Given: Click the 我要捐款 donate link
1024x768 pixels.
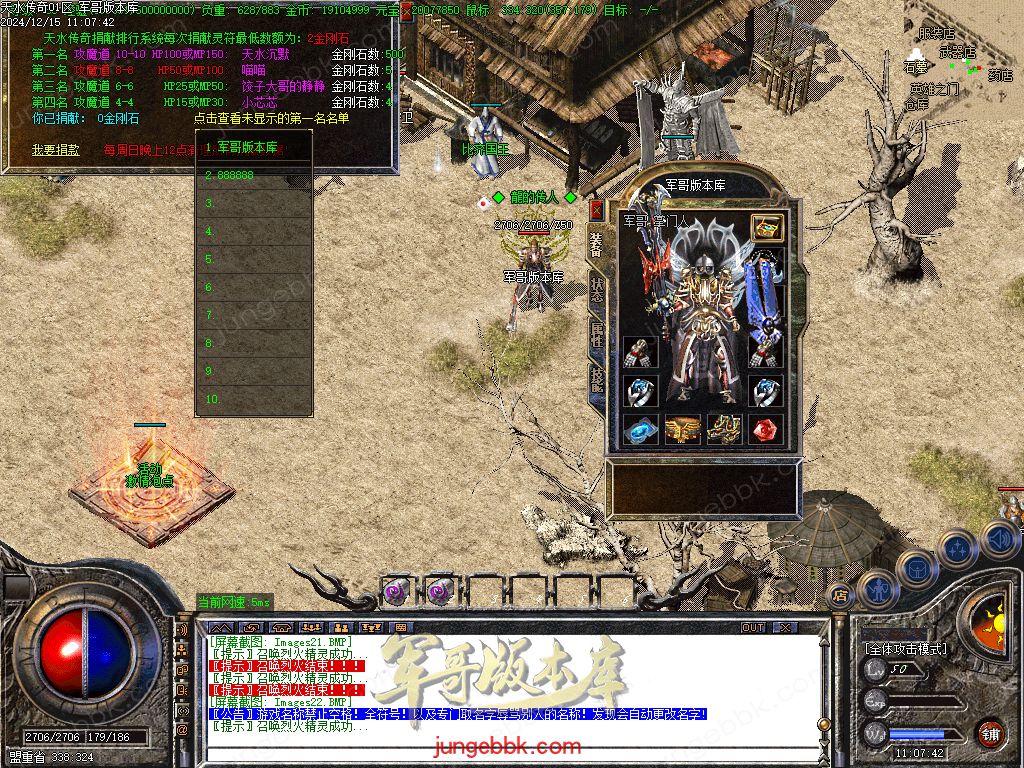Looking at the screenshot, I should [55, 149].
